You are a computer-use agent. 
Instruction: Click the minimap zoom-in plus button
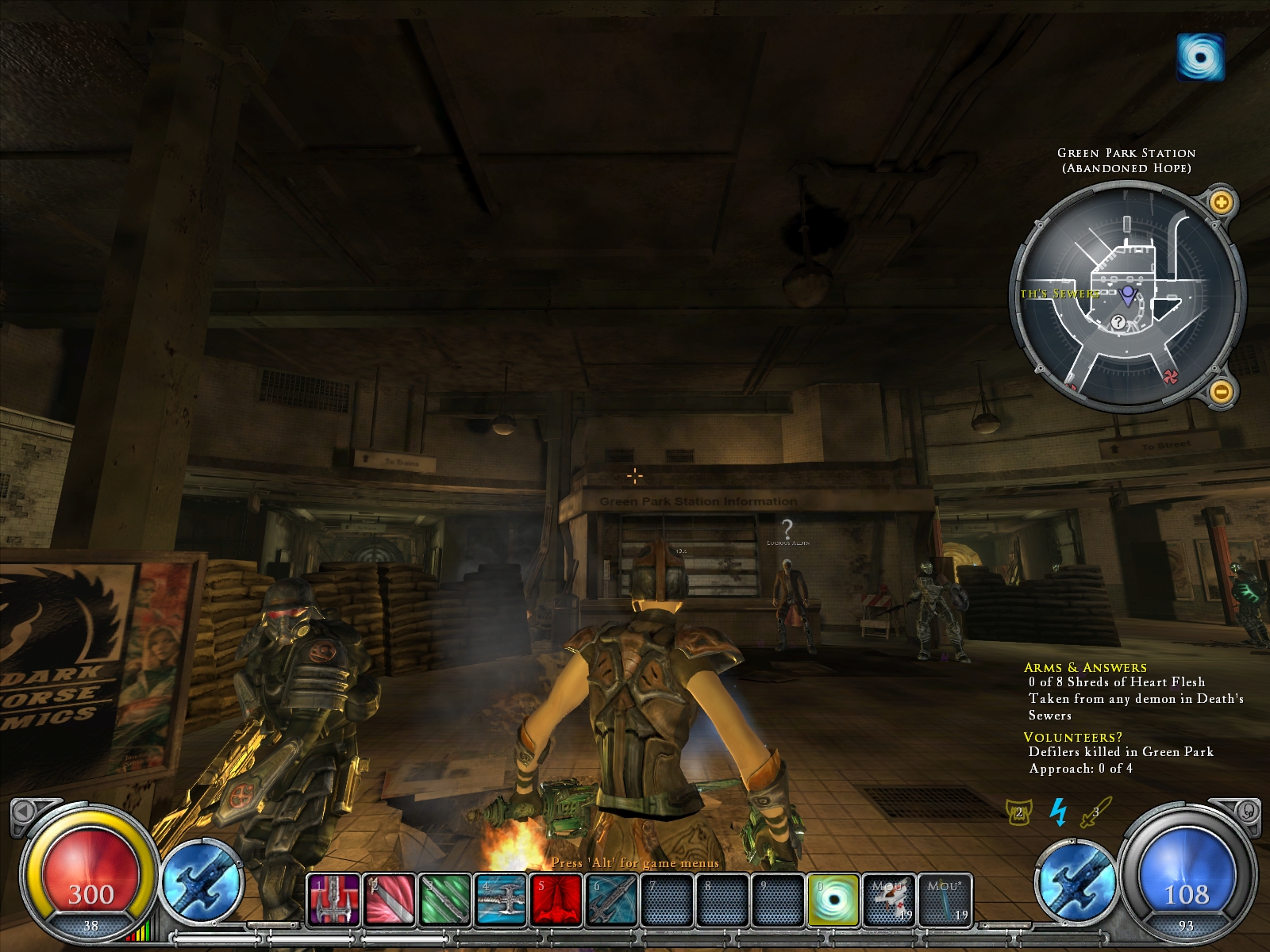pyautogui.click(x=1221, y=202)
